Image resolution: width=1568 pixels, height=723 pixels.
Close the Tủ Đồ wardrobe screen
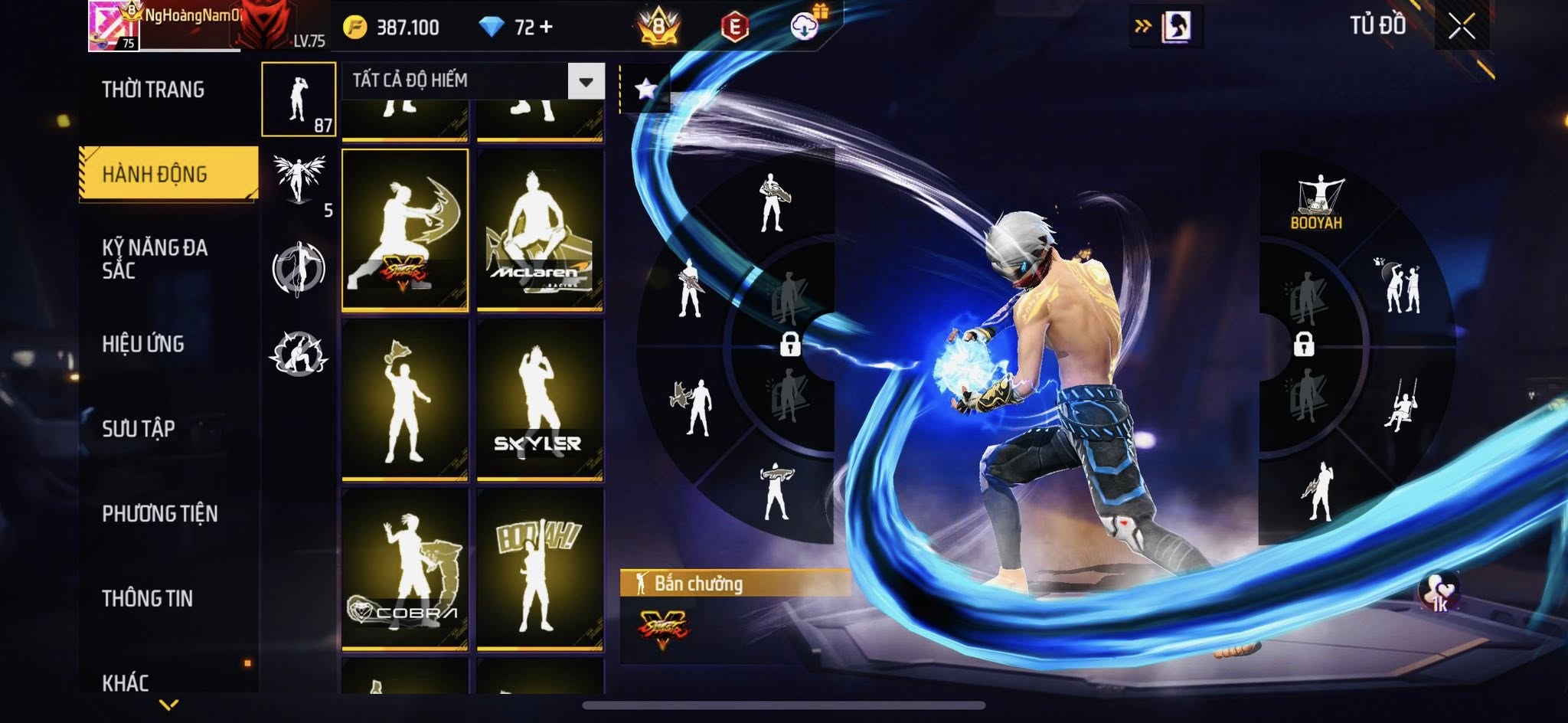[1461, 27]
